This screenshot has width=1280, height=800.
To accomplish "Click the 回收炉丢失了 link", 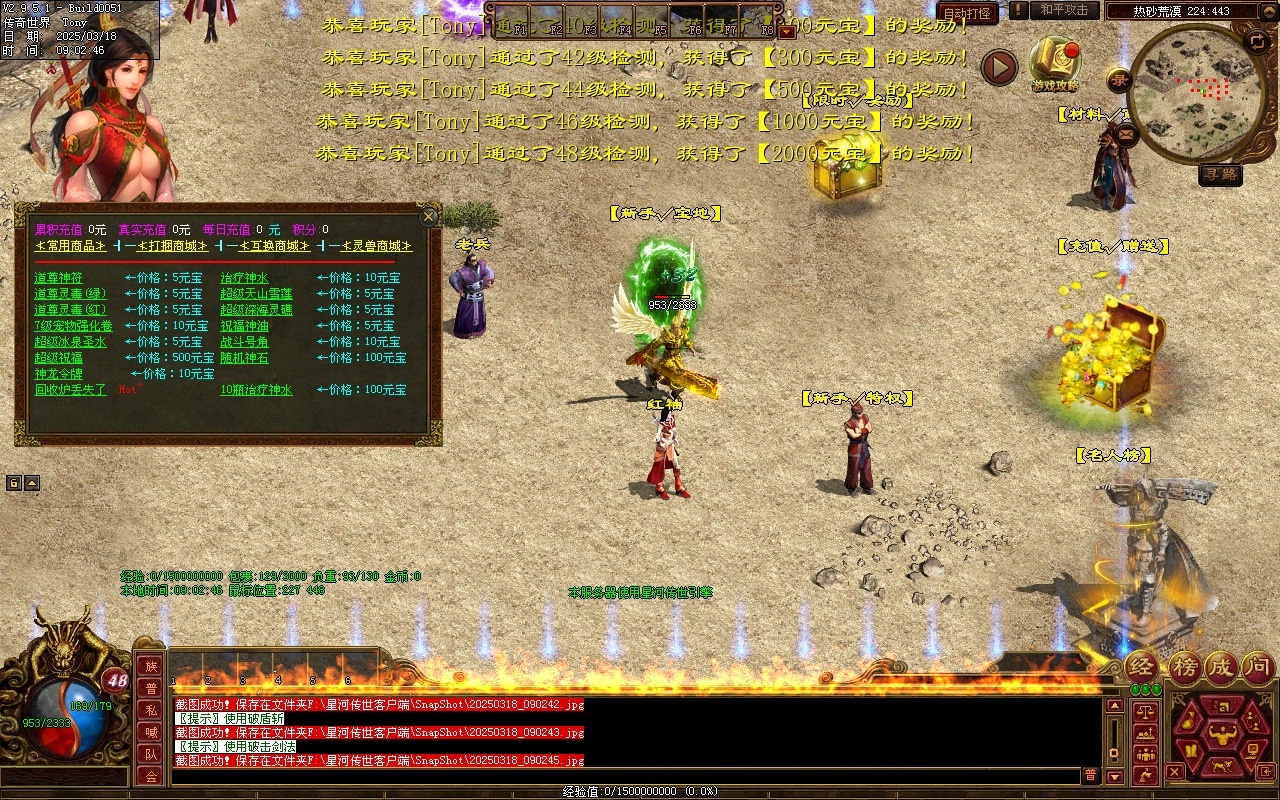I will (70, 390).
